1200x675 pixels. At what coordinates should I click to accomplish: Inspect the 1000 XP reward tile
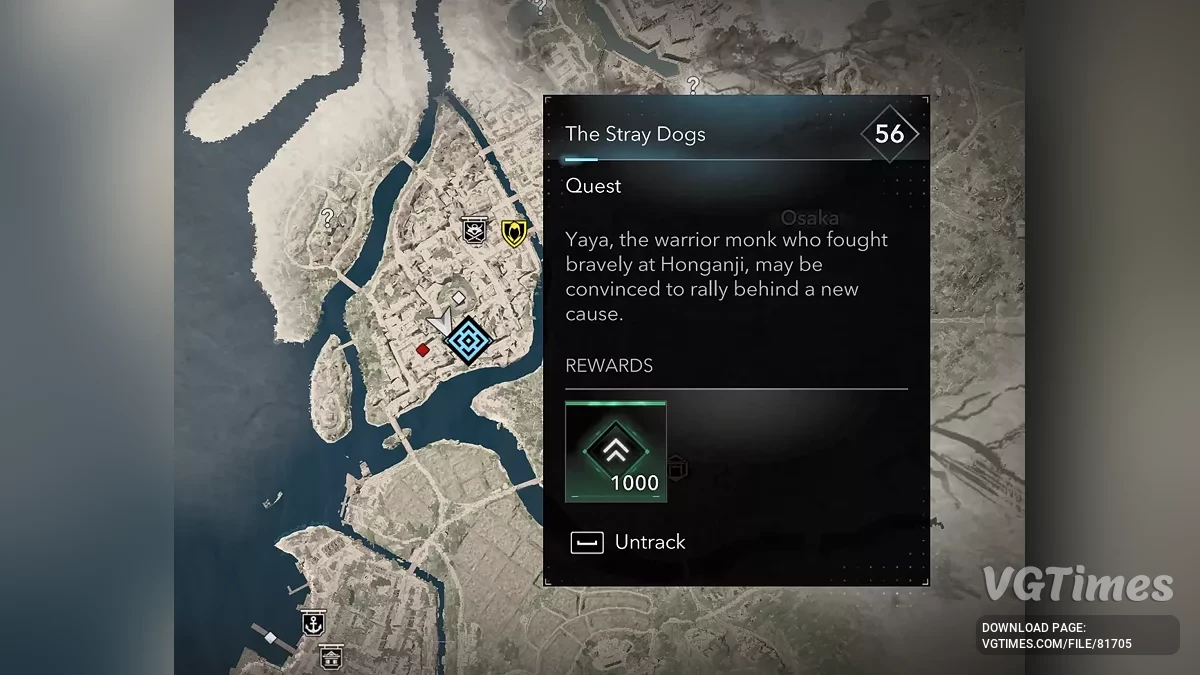615,451
